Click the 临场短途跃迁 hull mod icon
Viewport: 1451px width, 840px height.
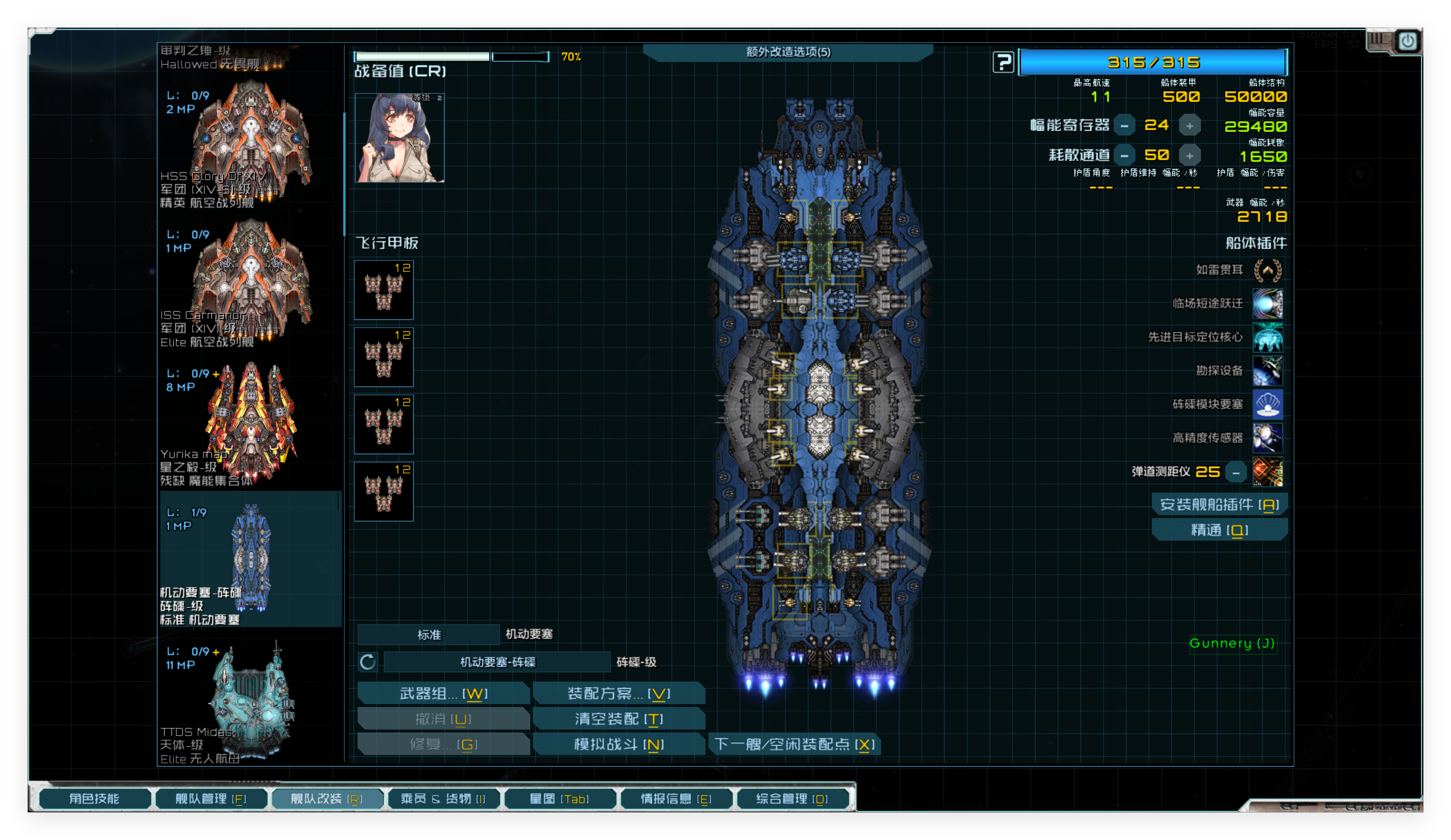click(1269, 303)
